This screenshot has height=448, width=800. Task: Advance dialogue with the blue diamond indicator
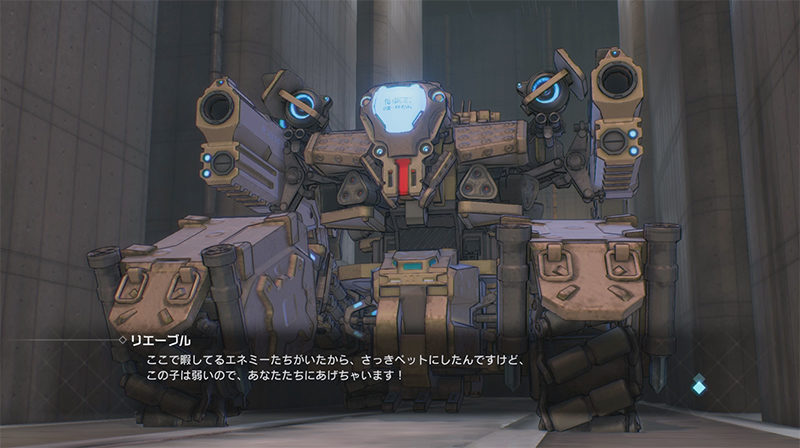tap(699, 382)
